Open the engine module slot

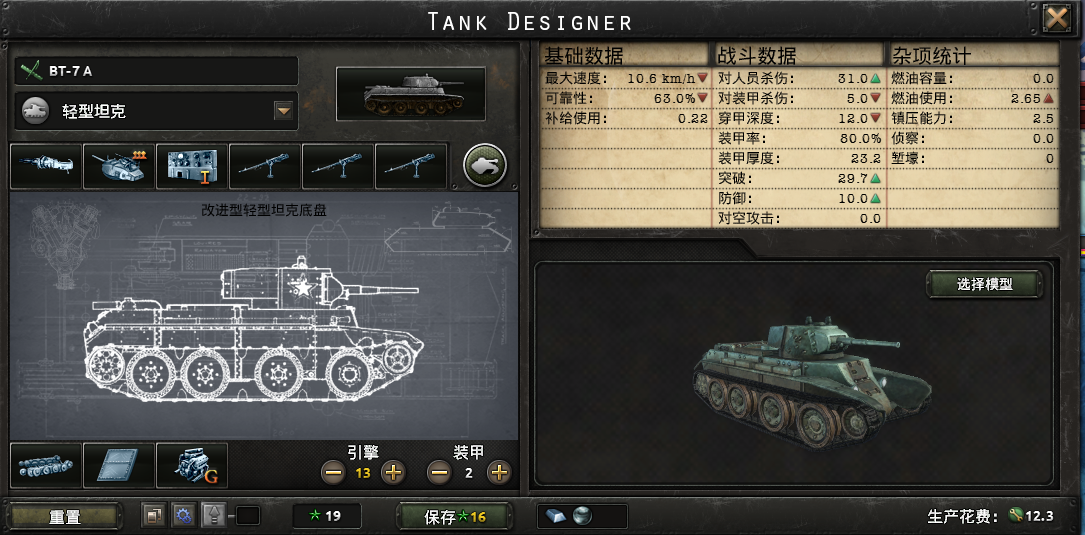(x=191, y=466)
